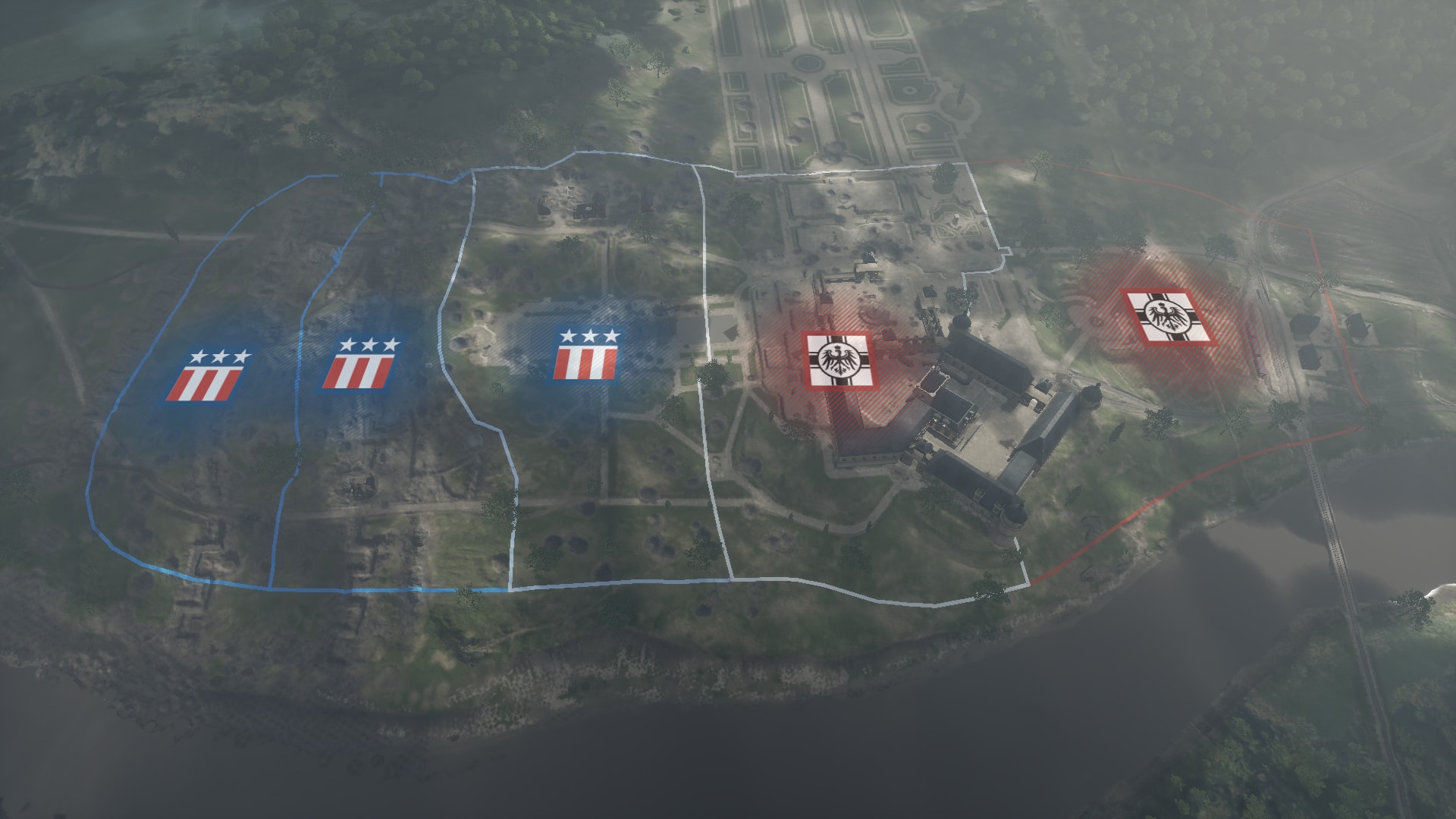Select the German flag marker over the château
This screenshot has width=1456, height=819.
838,362
